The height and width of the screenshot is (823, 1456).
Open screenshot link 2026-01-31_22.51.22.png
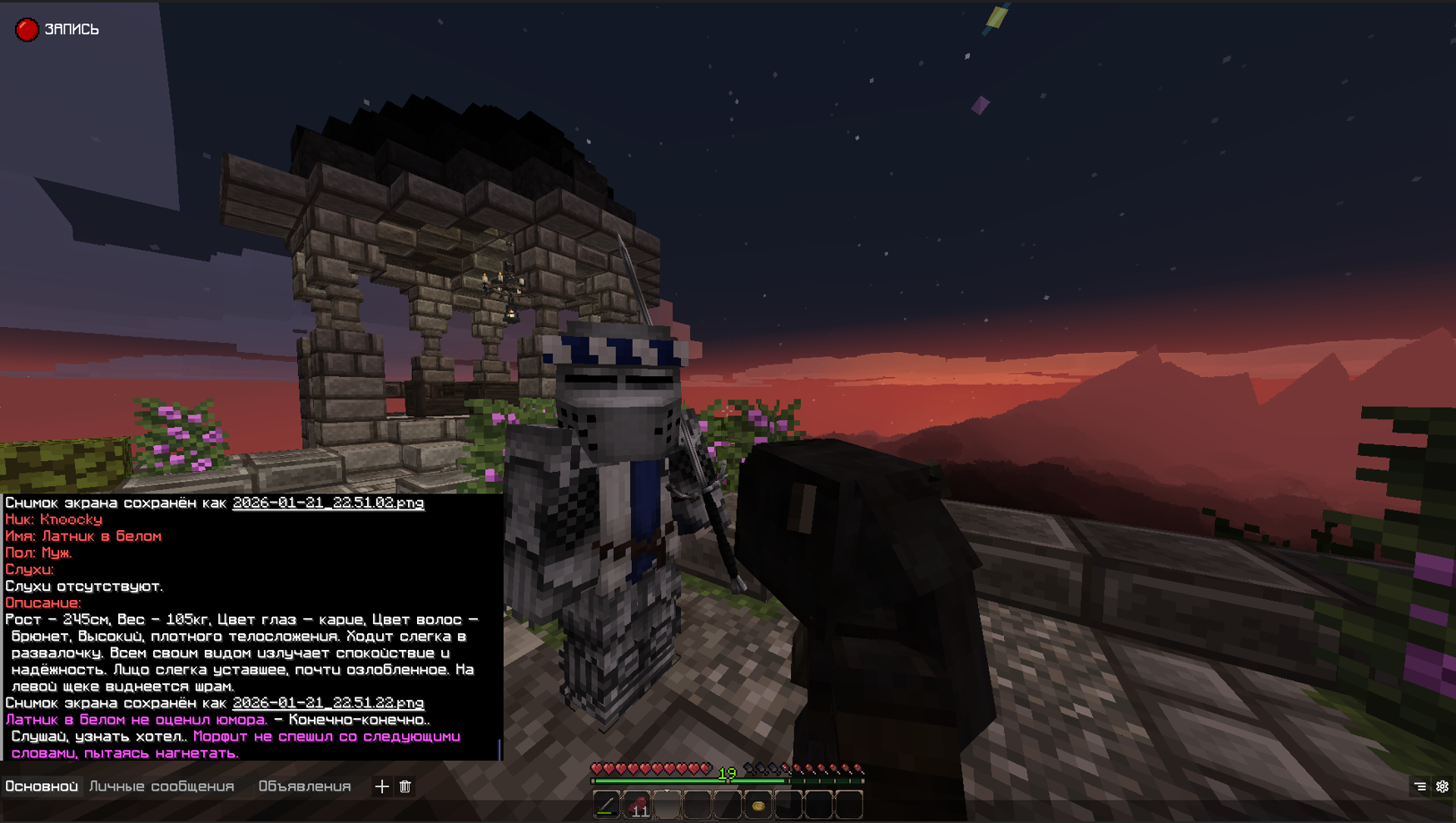(328, 703)
